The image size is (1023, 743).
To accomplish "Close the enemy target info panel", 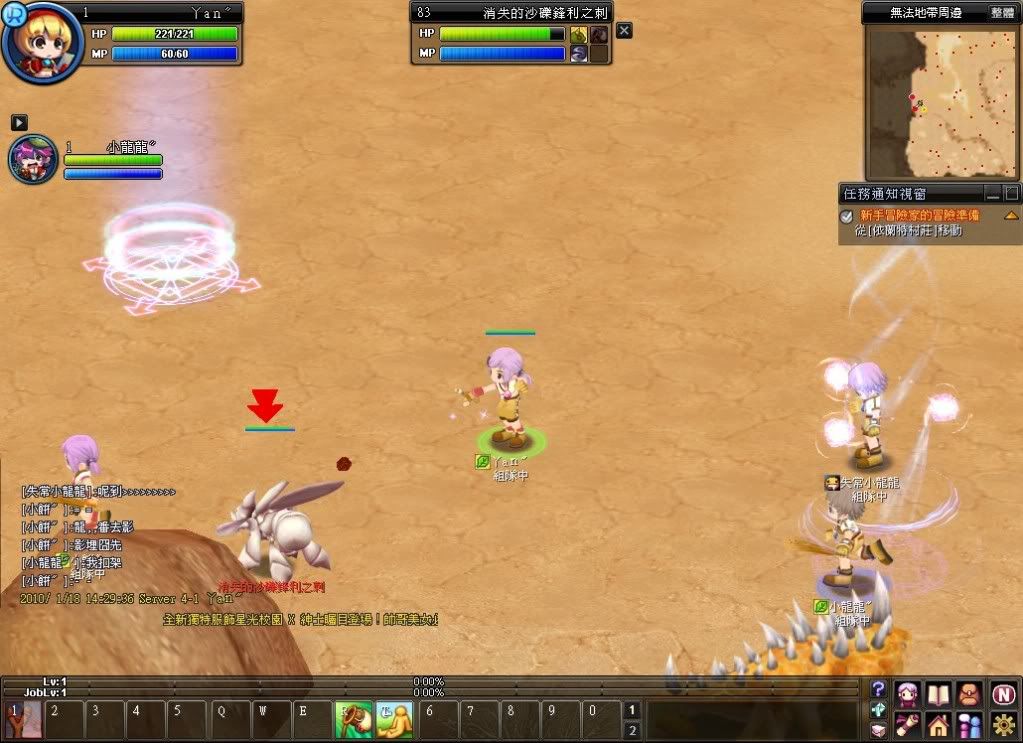I will (x=624, y=31).
